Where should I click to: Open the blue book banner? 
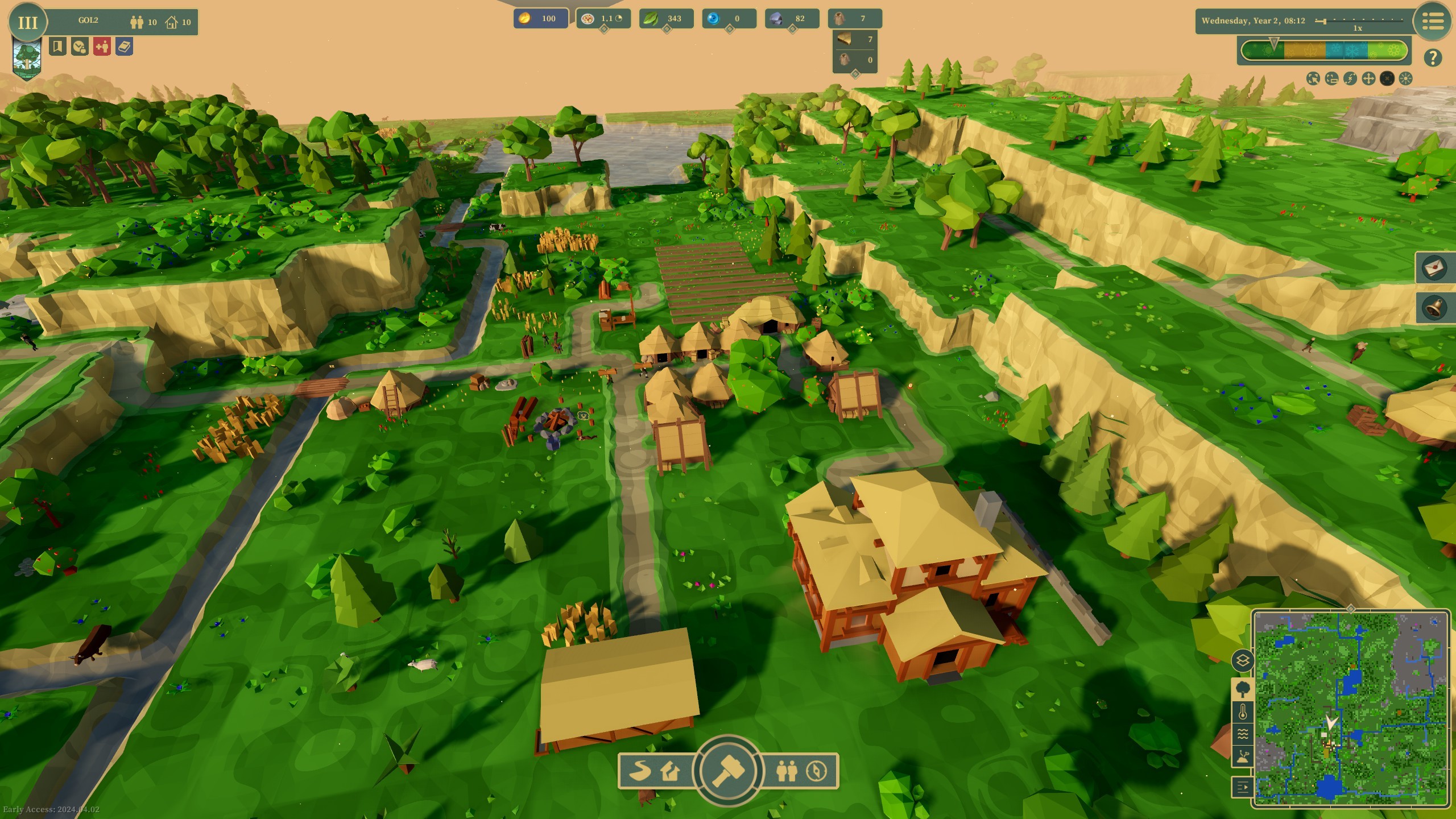125,47
